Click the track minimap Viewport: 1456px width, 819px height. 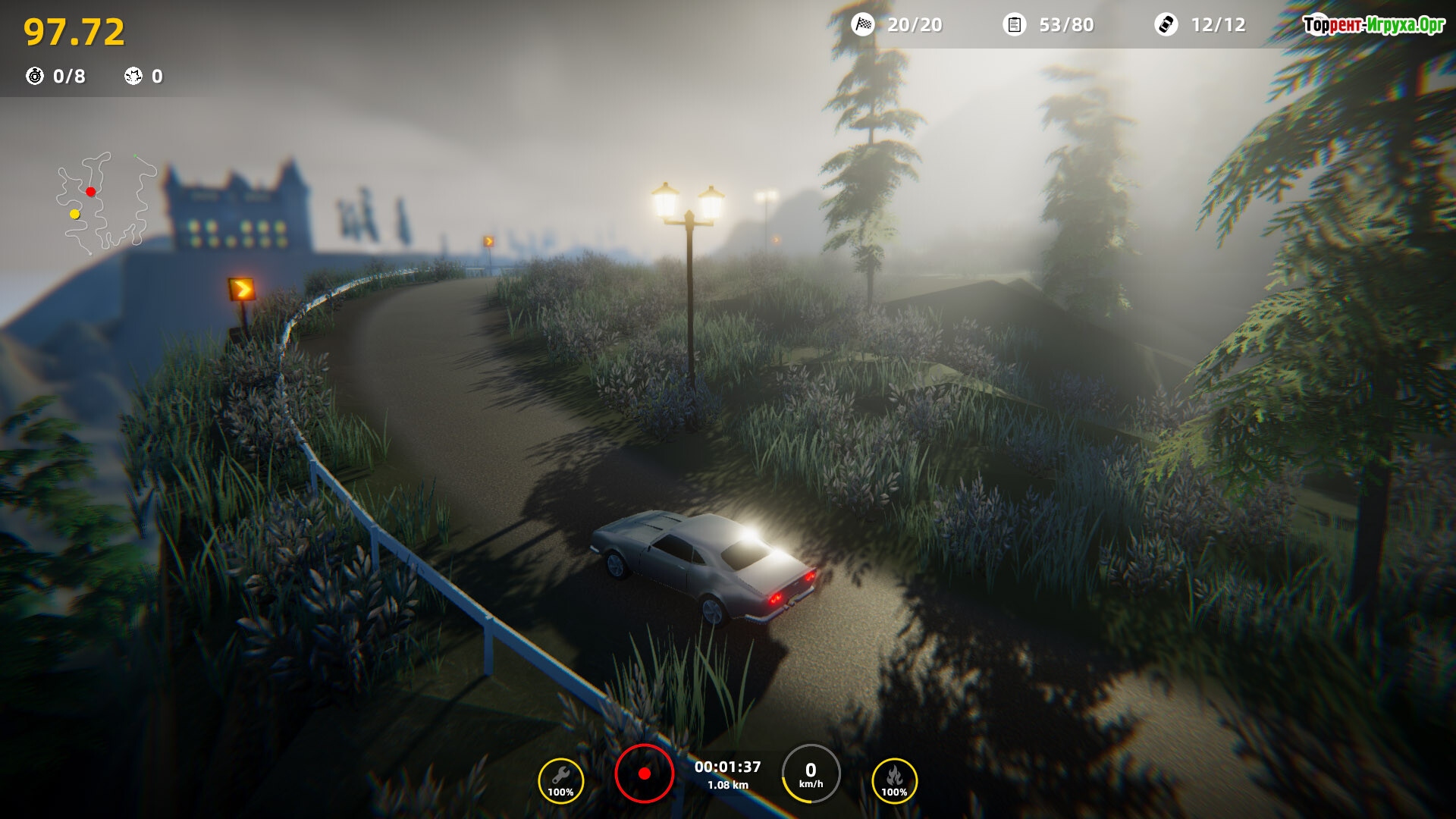[106, 202]
